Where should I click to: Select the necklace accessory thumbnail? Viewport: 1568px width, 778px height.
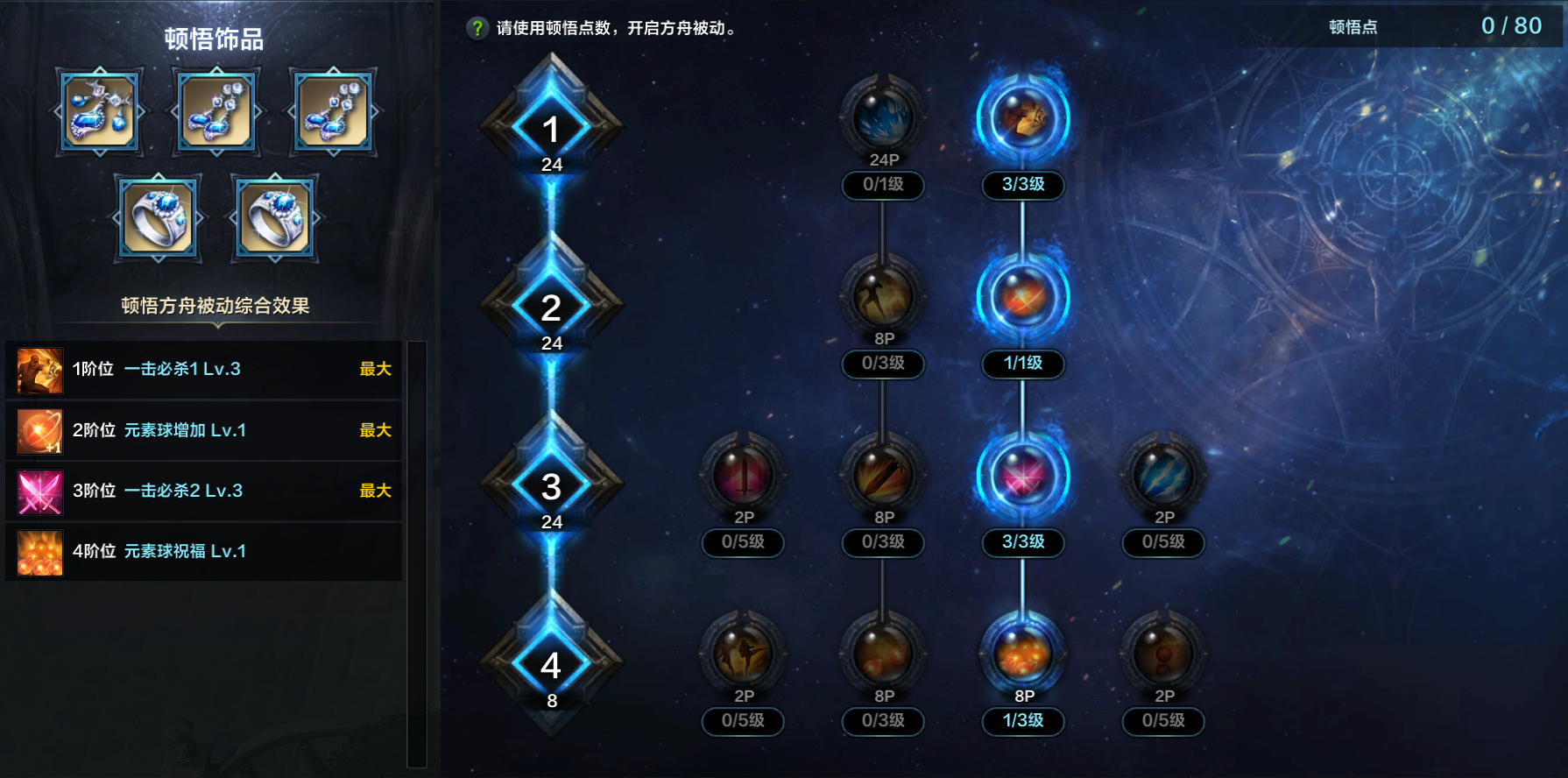(x=99, y=112)
